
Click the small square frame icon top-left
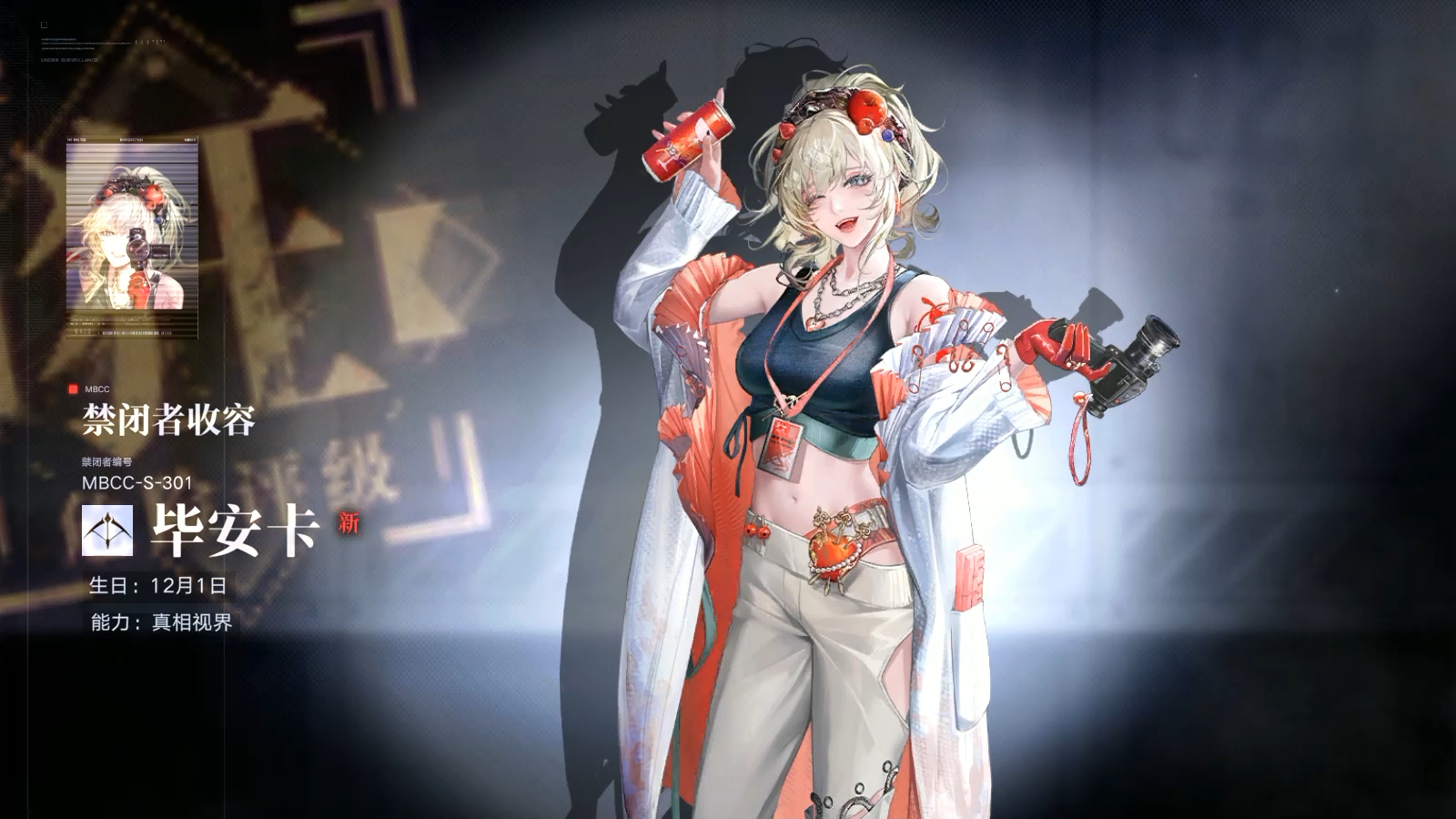[x=44, y=25]
